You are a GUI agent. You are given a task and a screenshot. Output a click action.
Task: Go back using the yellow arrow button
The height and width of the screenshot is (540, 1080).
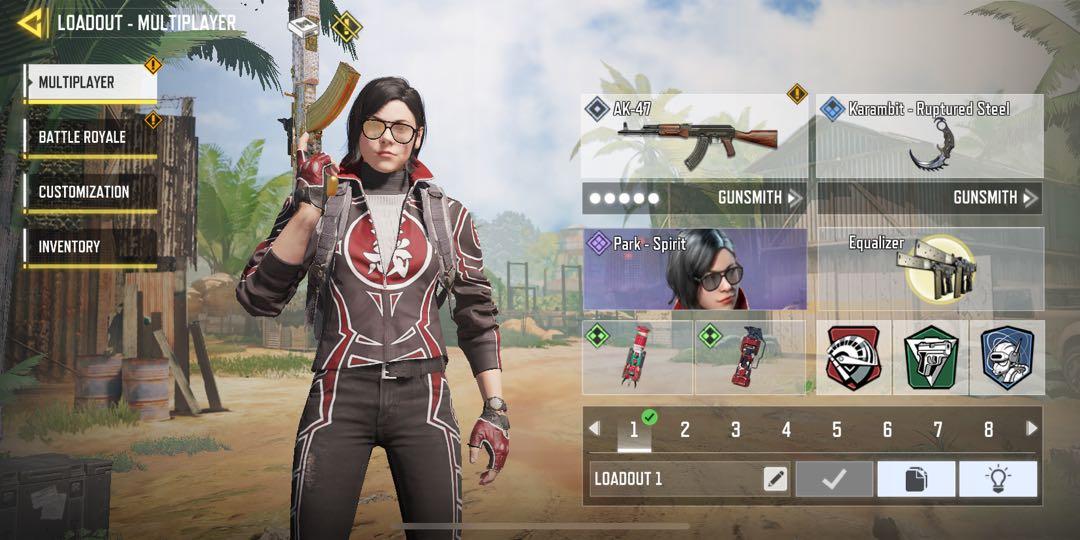tap(31, 22)
